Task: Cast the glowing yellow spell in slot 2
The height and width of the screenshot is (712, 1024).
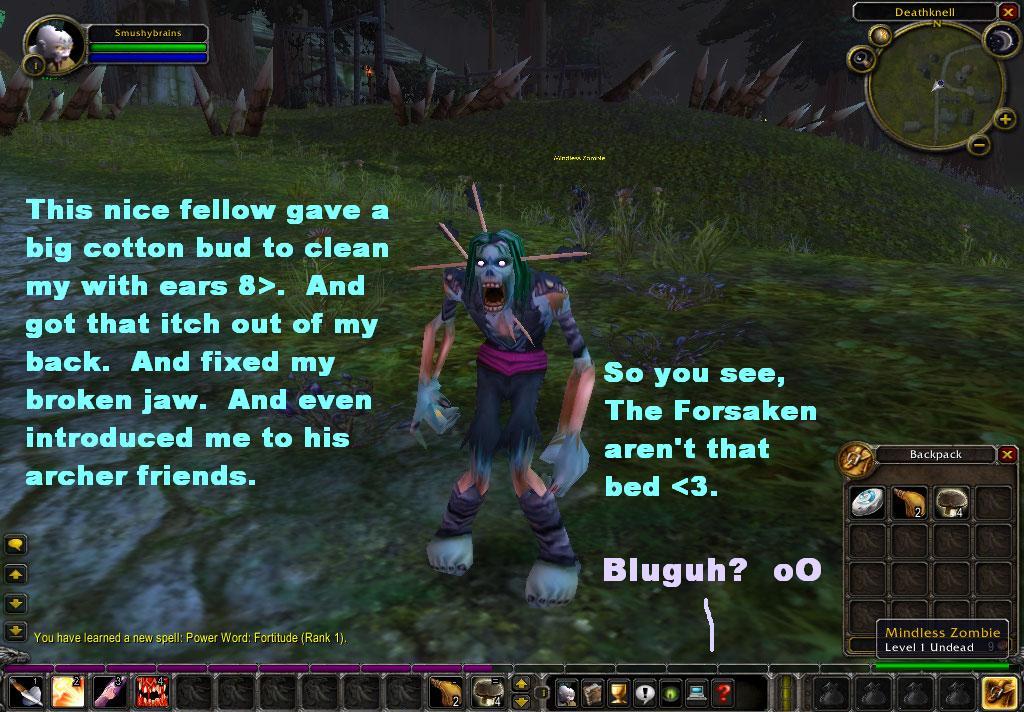Action: click(68, 692)
